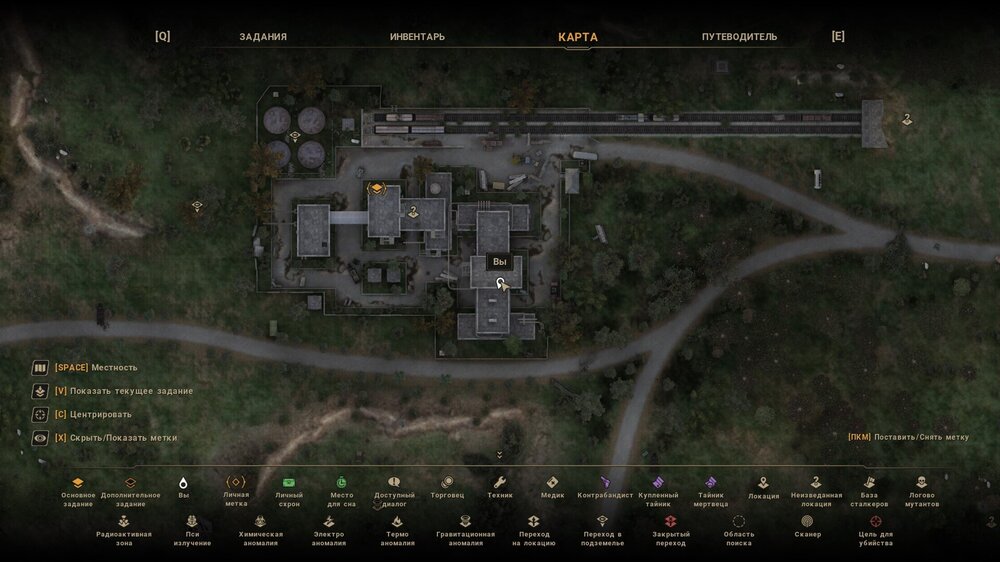
Task: Select the orange main quest map marker
Action: click(376, 188)
